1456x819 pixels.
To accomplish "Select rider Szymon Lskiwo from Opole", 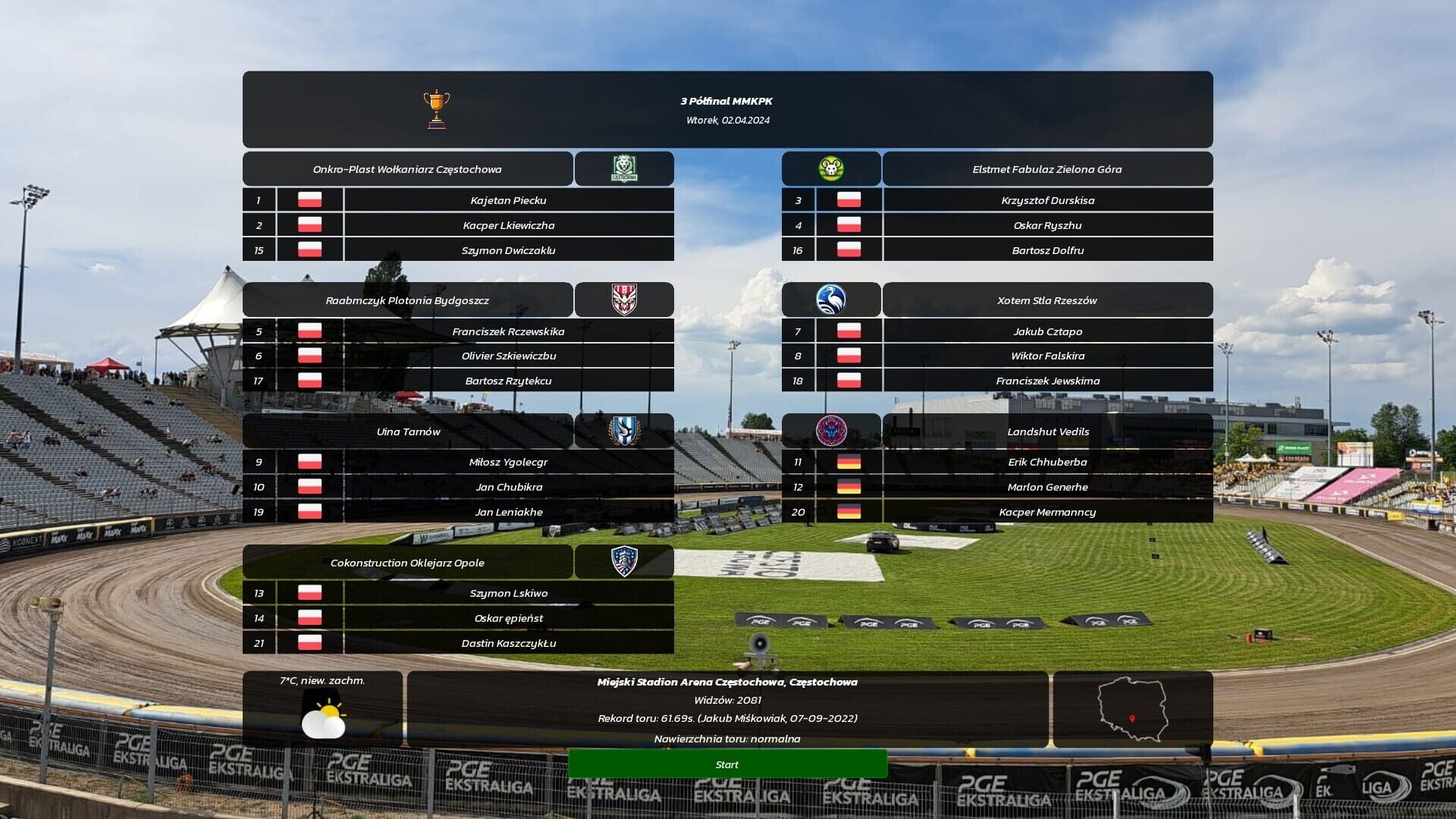I will pyautogui.click(x=510, y=593).
